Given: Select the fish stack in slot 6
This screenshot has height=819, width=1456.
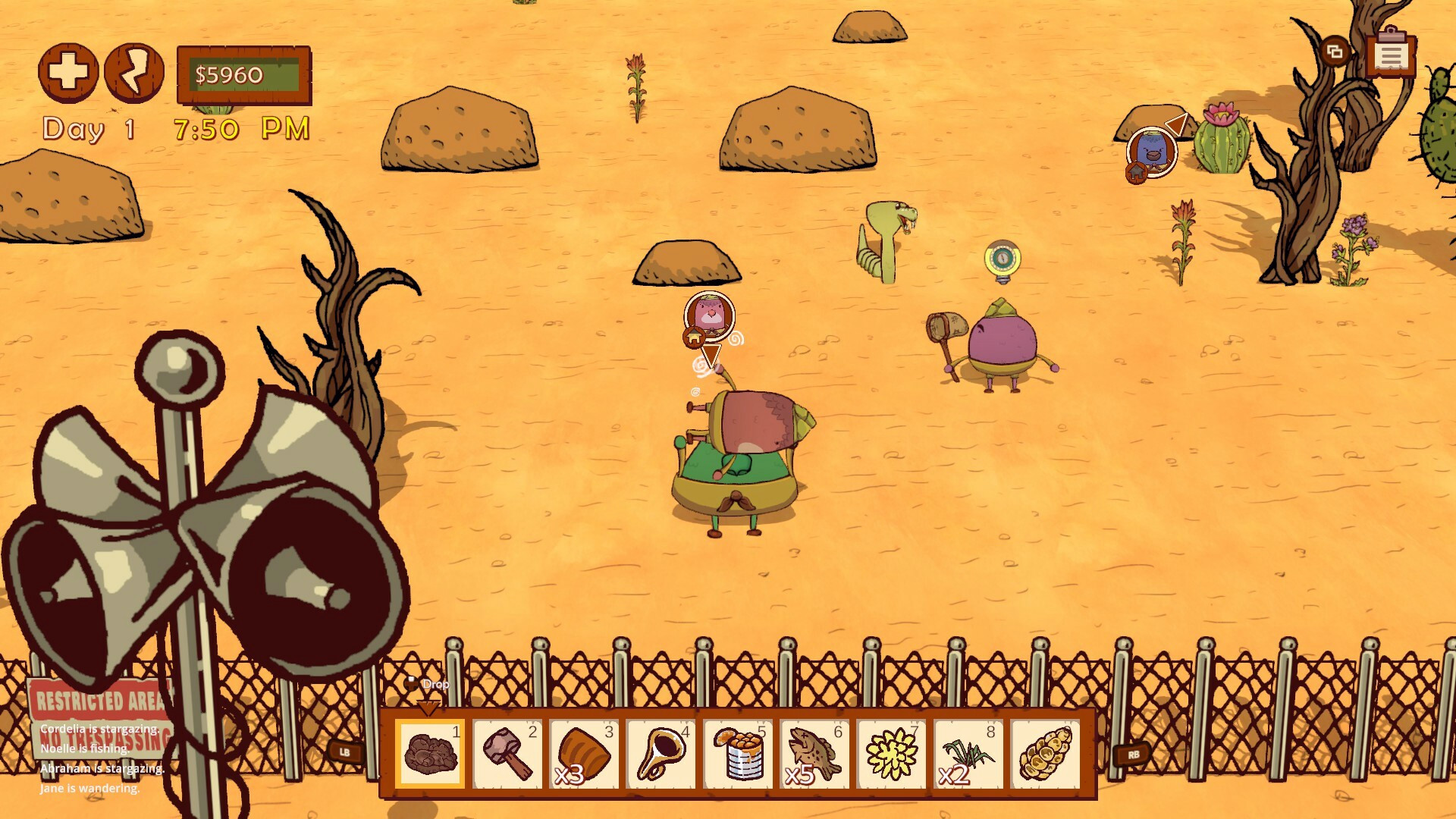Looking at the screenshot, I should point(814,753).
